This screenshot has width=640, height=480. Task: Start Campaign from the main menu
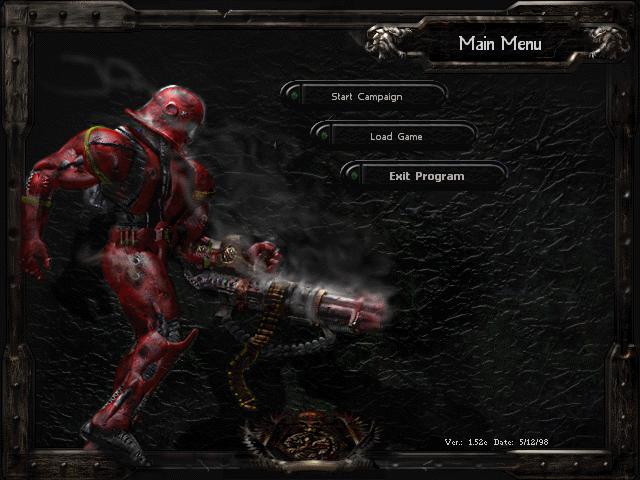point(366,97)
